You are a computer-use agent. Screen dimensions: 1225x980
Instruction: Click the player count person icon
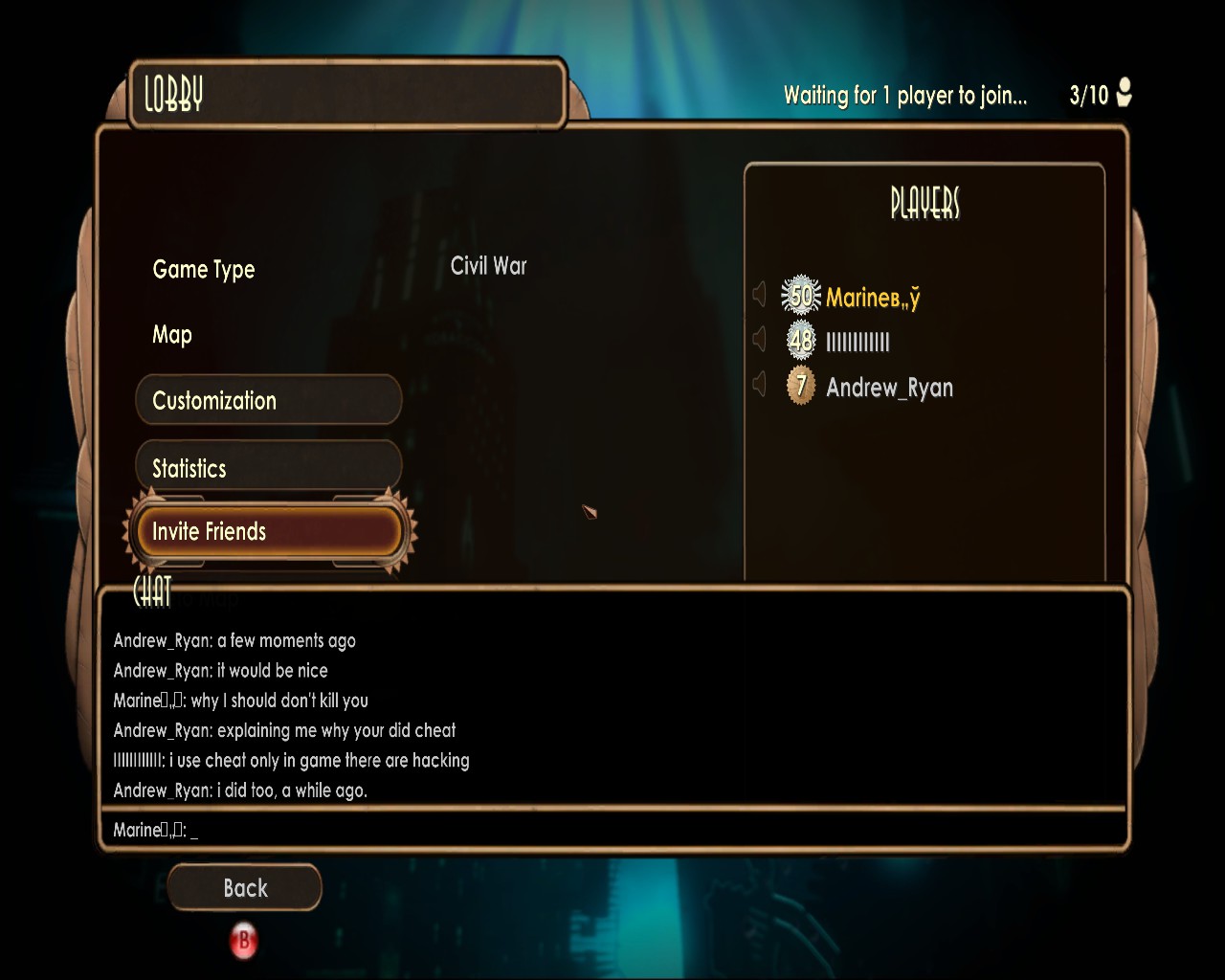(x=1124, y=94)
